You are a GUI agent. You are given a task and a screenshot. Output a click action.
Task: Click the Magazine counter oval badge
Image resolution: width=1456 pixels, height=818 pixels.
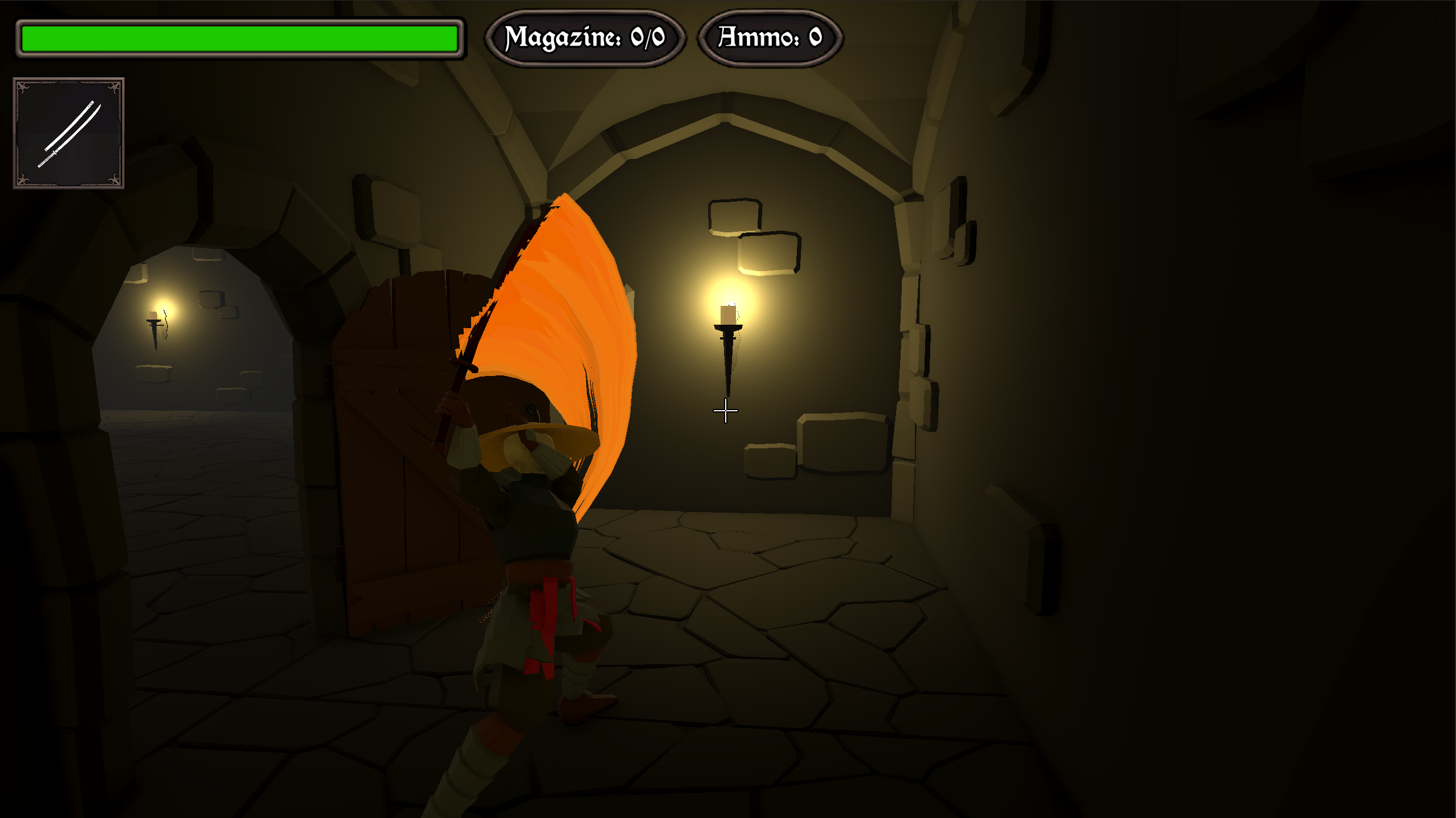586,38
